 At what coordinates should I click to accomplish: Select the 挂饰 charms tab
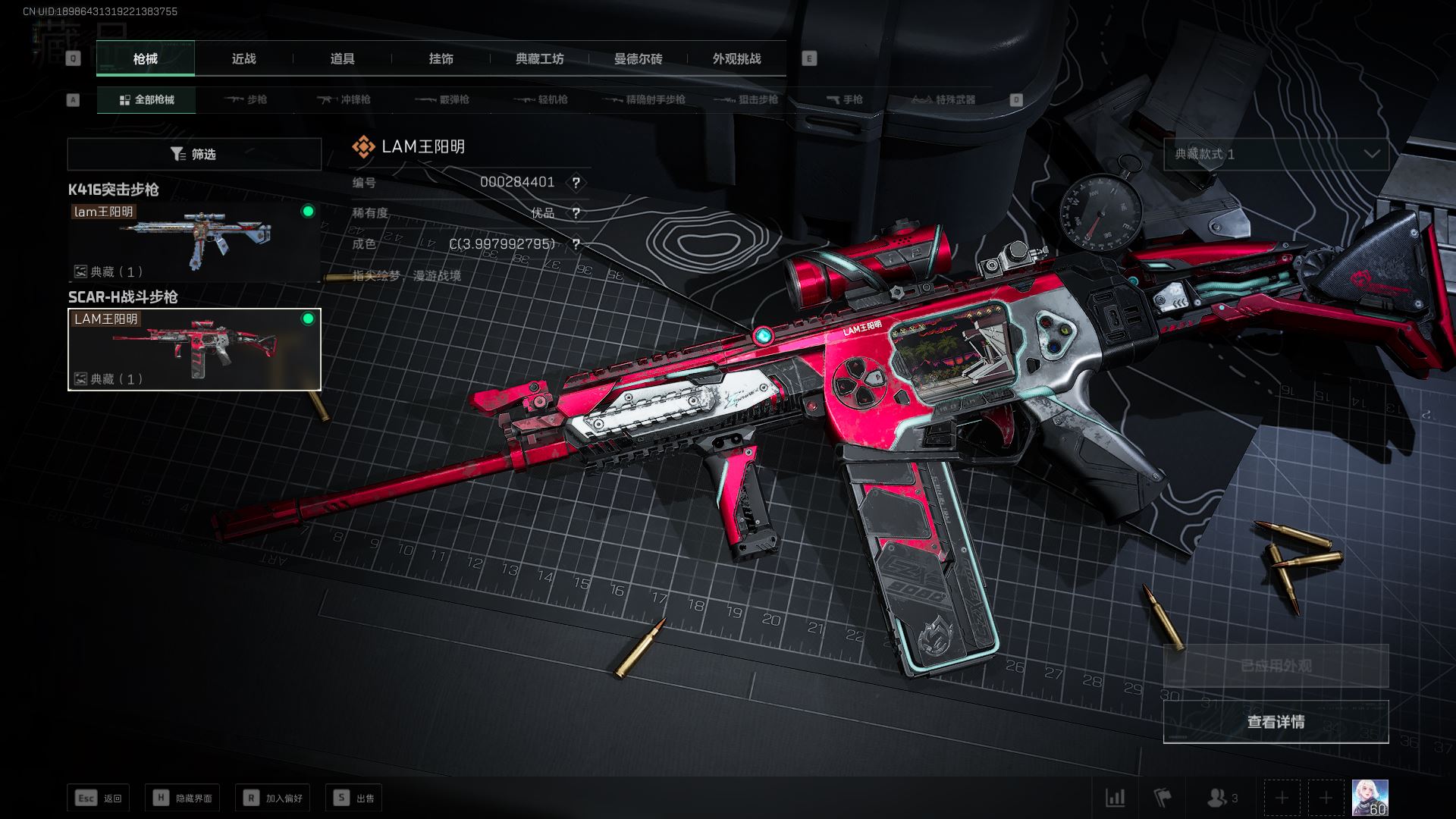[441, 58]
